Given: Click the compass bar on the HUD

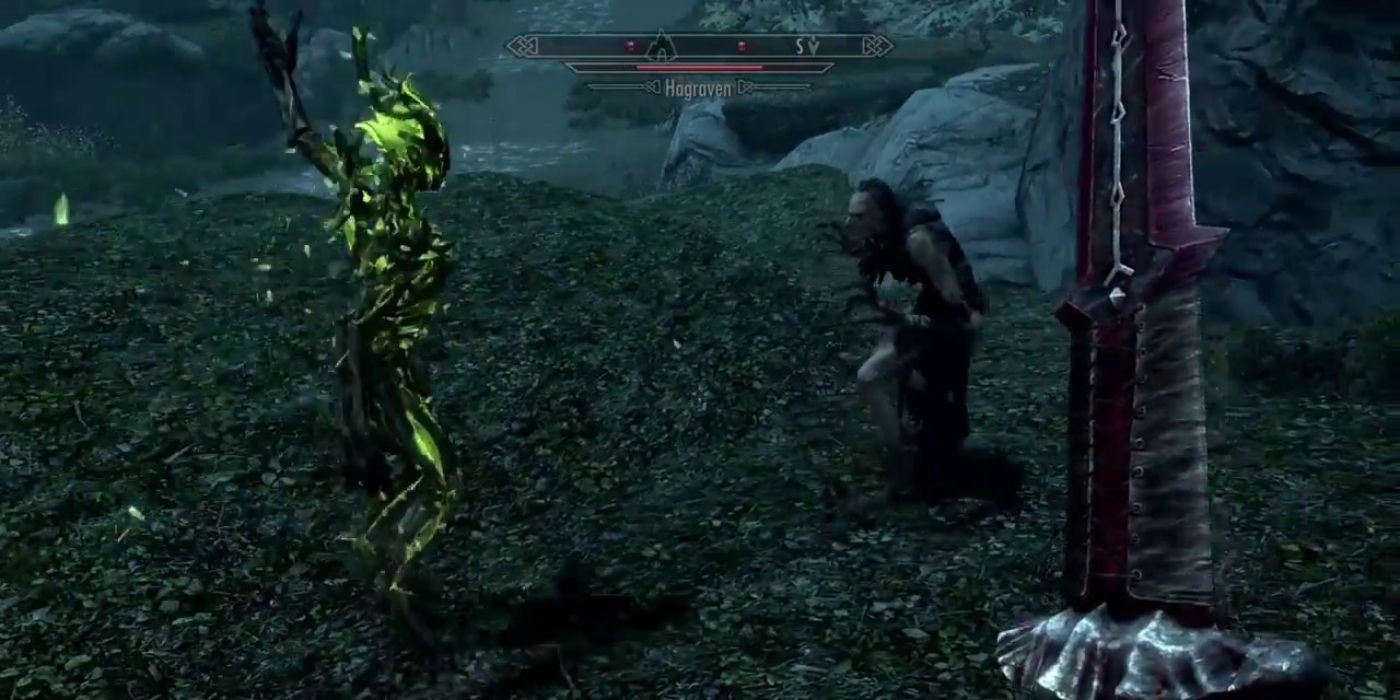Looking at the screenshot, I should (699, 46).
